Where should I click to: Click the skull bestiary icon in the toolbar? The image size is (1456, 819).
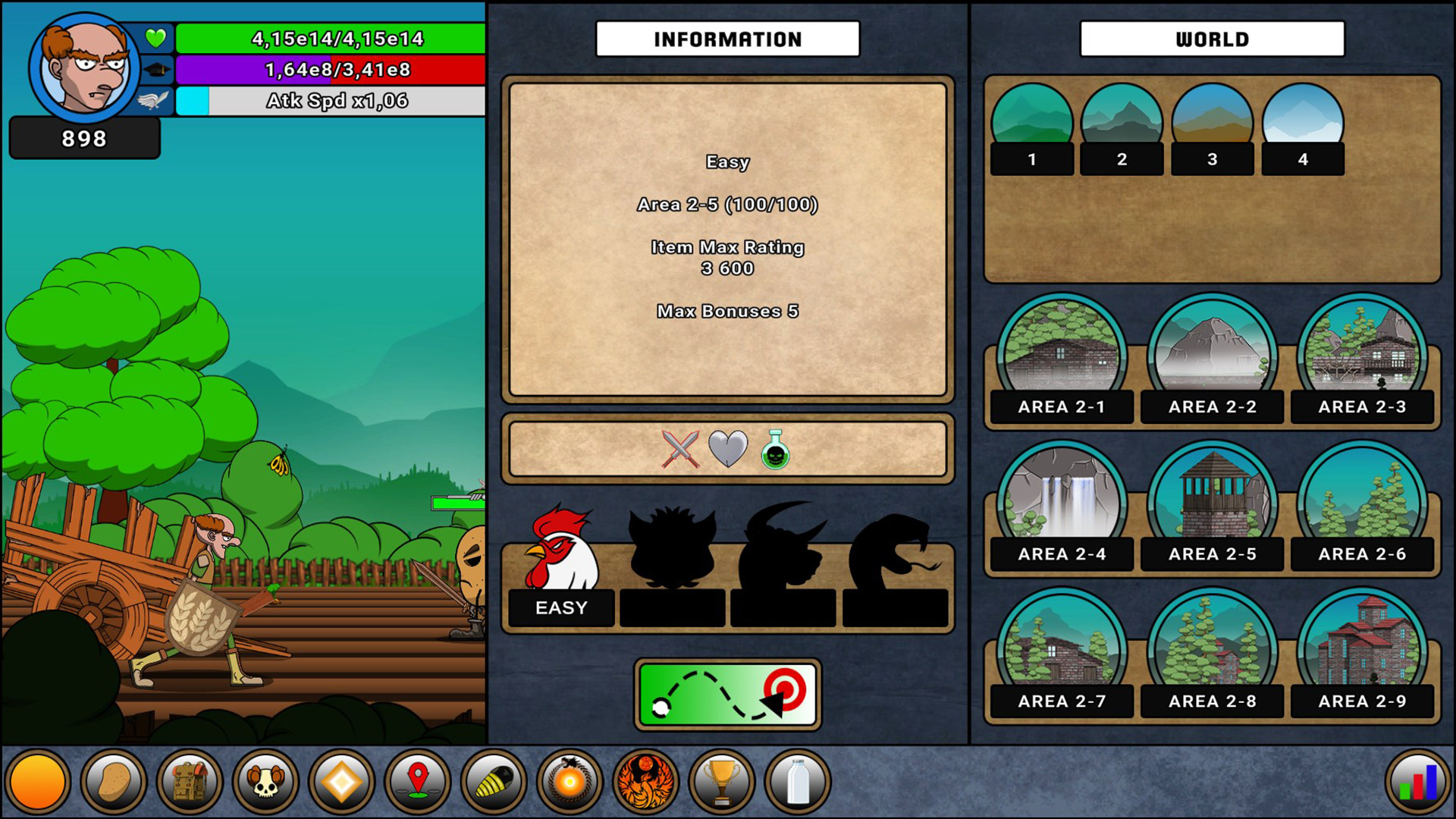pos(264,781)
